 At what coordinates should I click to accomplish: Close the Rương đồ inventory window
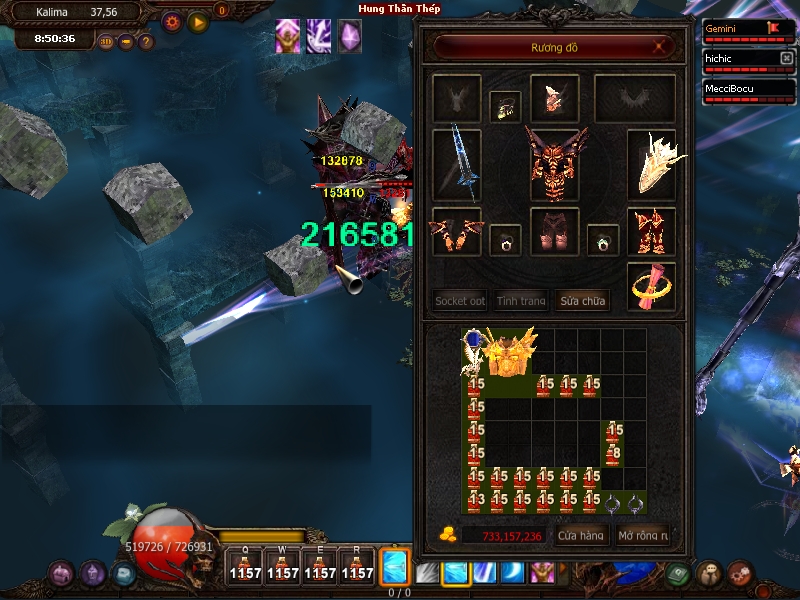658,46
